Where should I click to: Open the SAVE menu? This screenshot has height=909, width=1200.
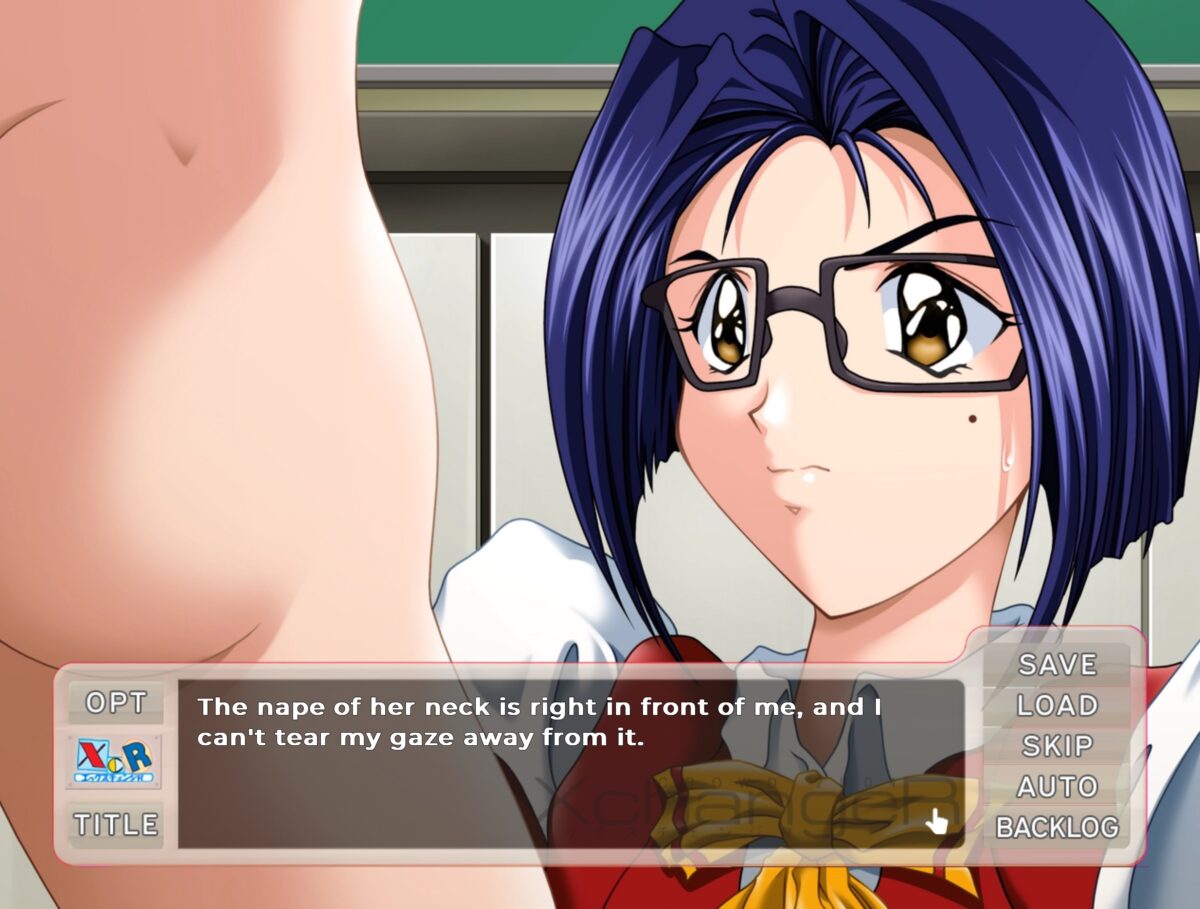point(1057,664)
